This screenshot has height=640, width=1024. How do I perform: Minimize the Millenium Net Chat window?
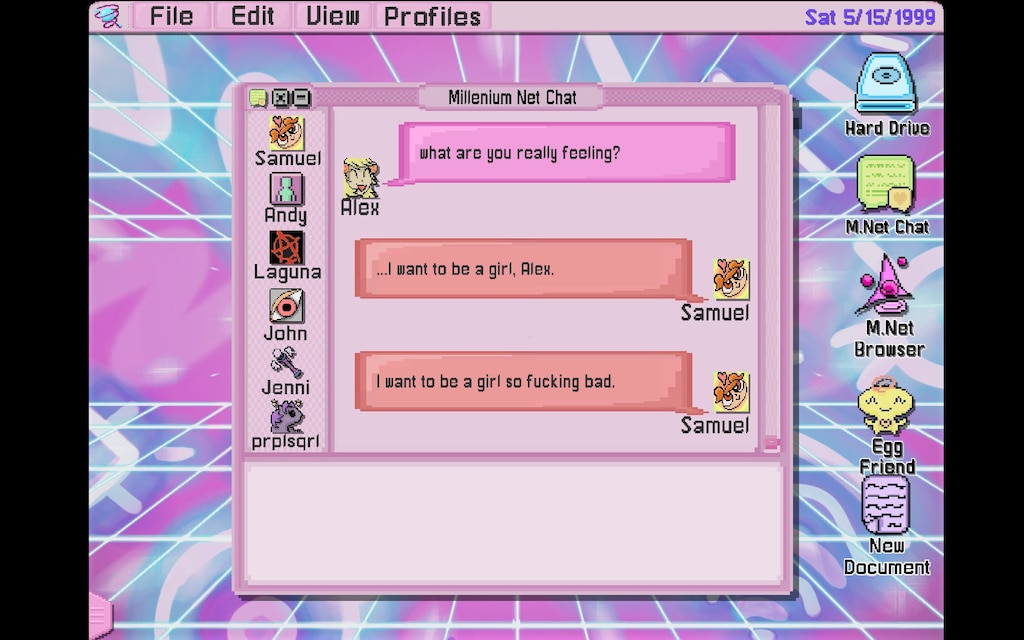point(300,98)
